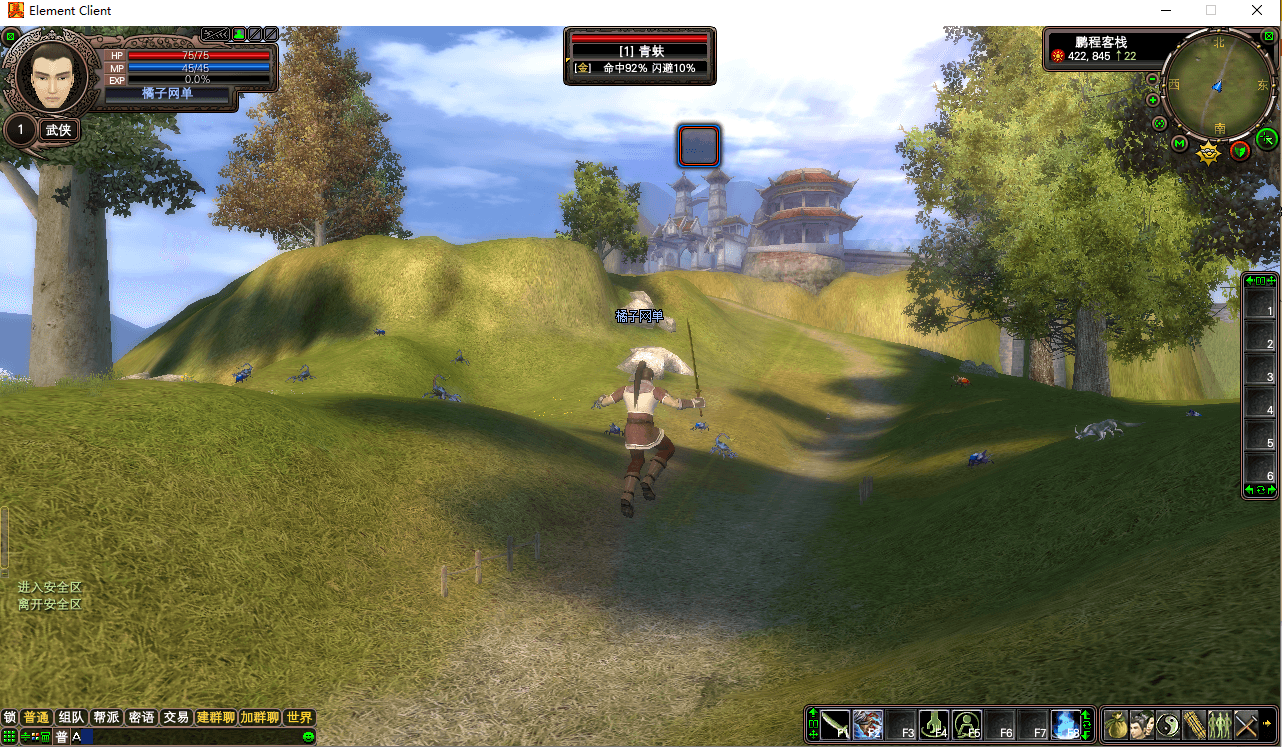
Task: Activate the blue flame skill in F8
Action: tap(1066, 724)
